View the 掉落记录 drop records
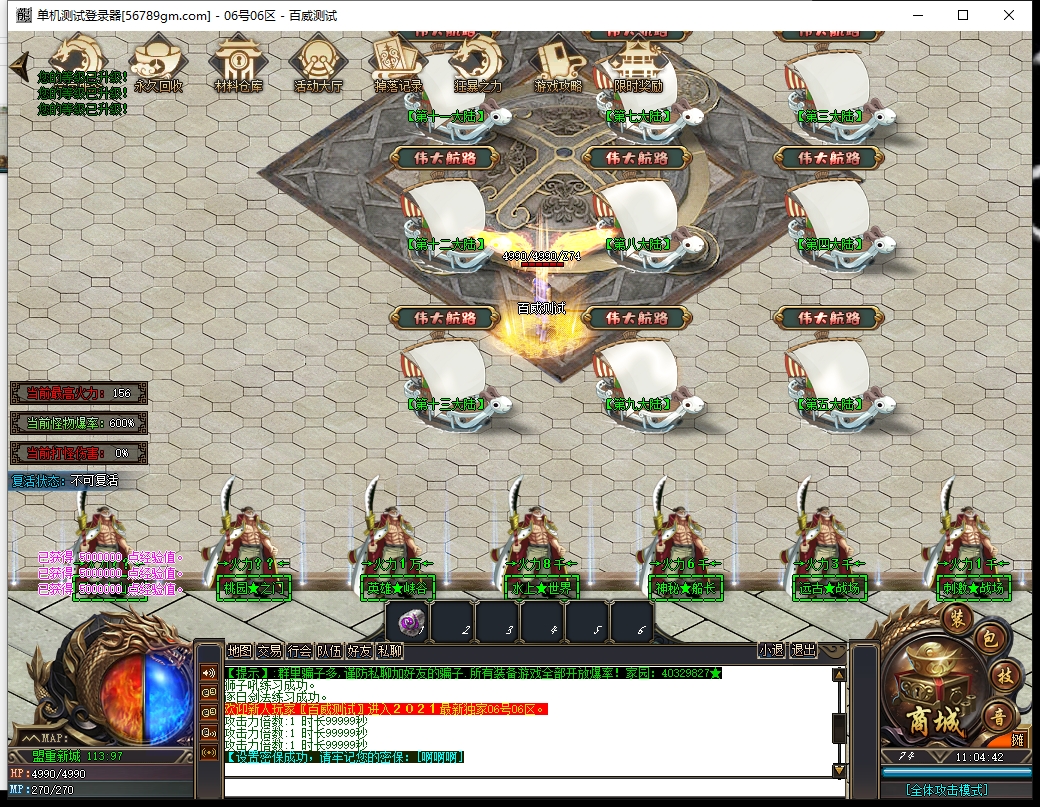 (398, 64)
